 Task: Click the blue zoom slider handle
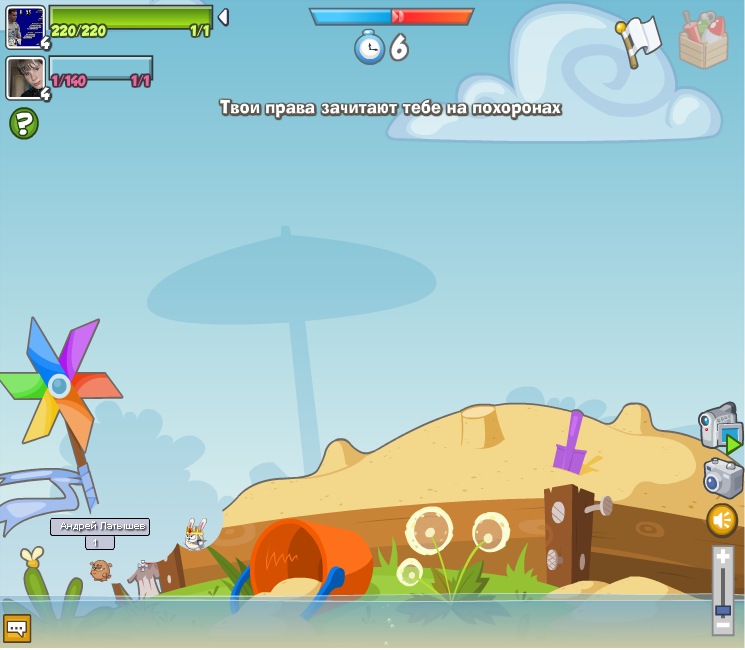(x=723, y=609)
